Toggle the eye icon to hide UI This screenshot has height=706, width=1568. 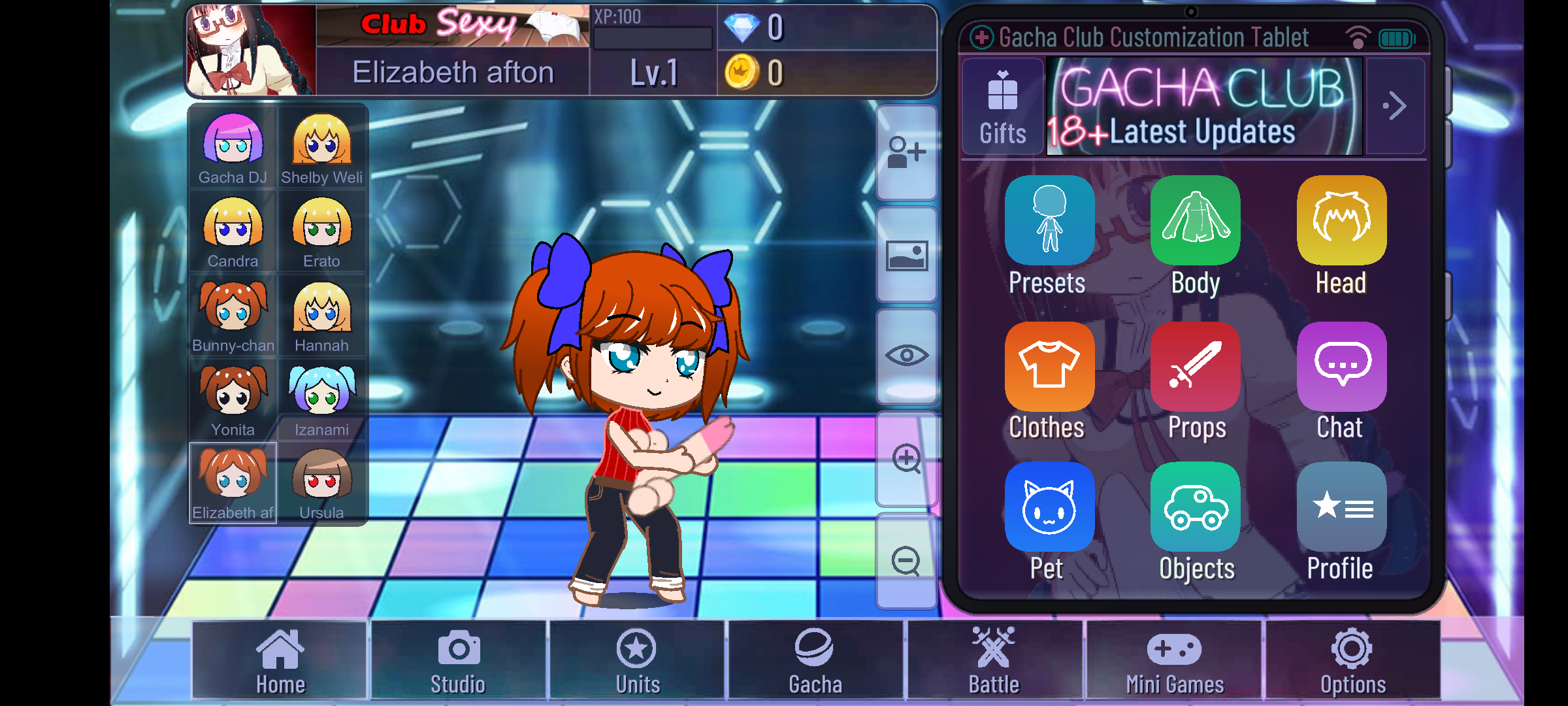(907, 356)
